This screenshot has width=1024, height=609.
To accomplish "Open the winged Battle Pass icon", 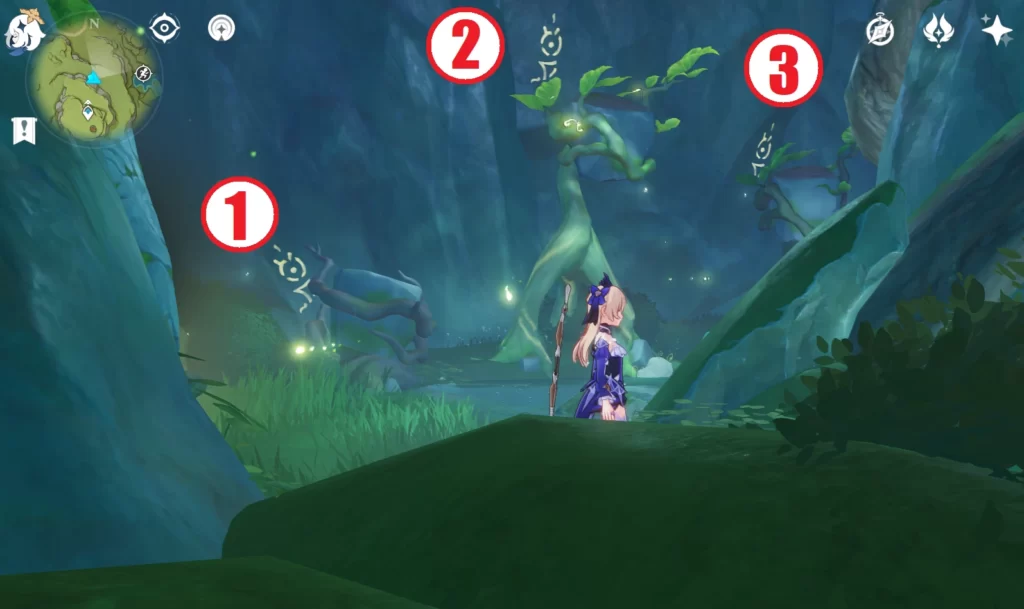I will click(x=938, y=30).
